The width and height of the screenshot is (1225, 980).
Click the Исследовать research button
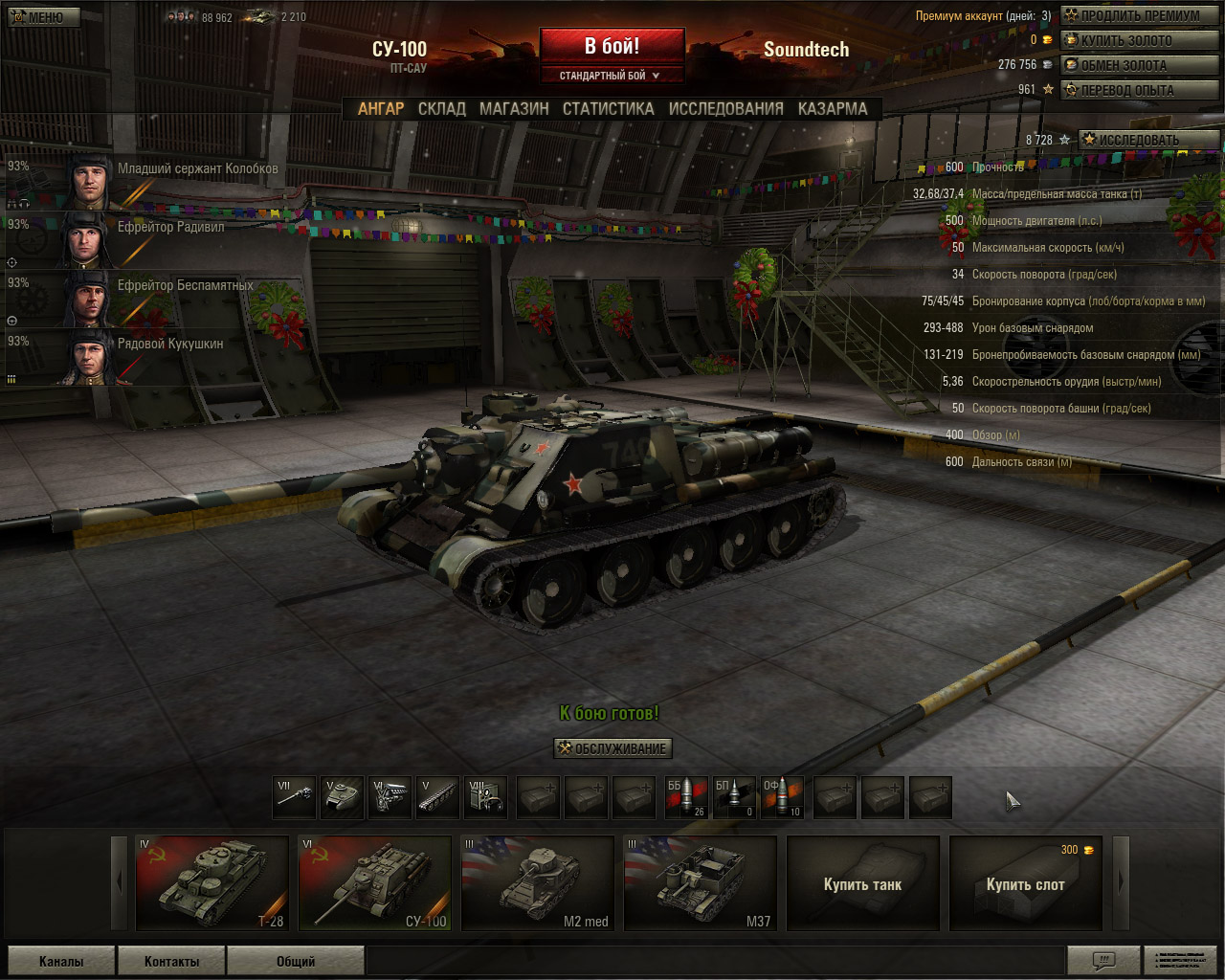tap(1147, 140)
